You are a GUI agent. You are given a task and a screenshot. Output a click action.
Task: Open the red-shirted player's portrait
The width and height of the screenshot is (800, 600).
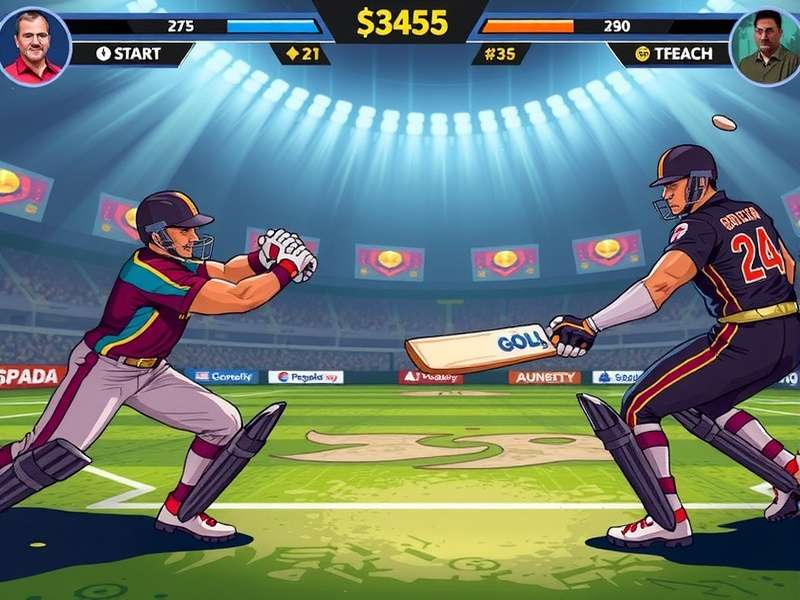pos(35,44)
